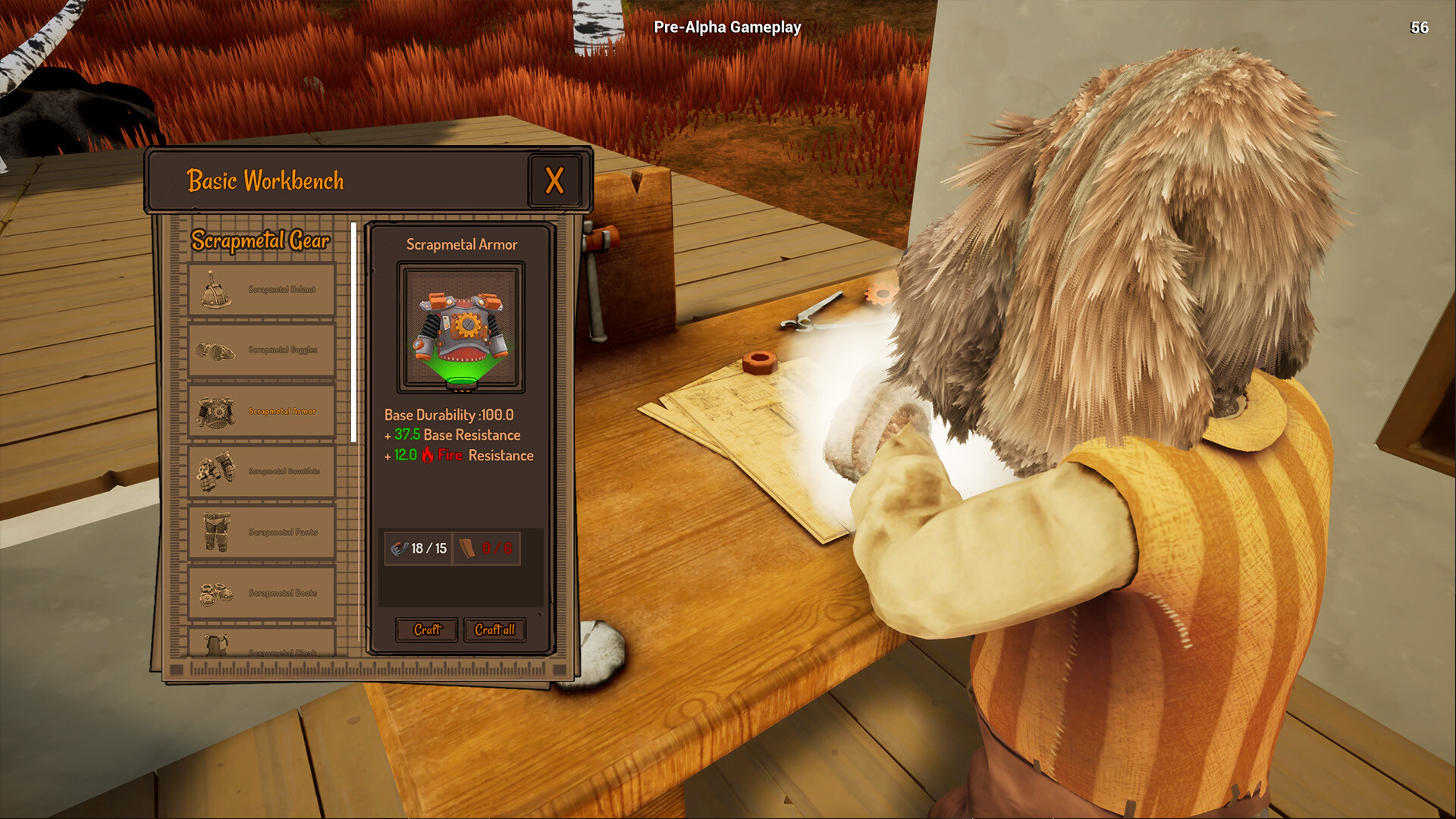
Task: Click the Base Durability stat text
Action: [450, 416]
